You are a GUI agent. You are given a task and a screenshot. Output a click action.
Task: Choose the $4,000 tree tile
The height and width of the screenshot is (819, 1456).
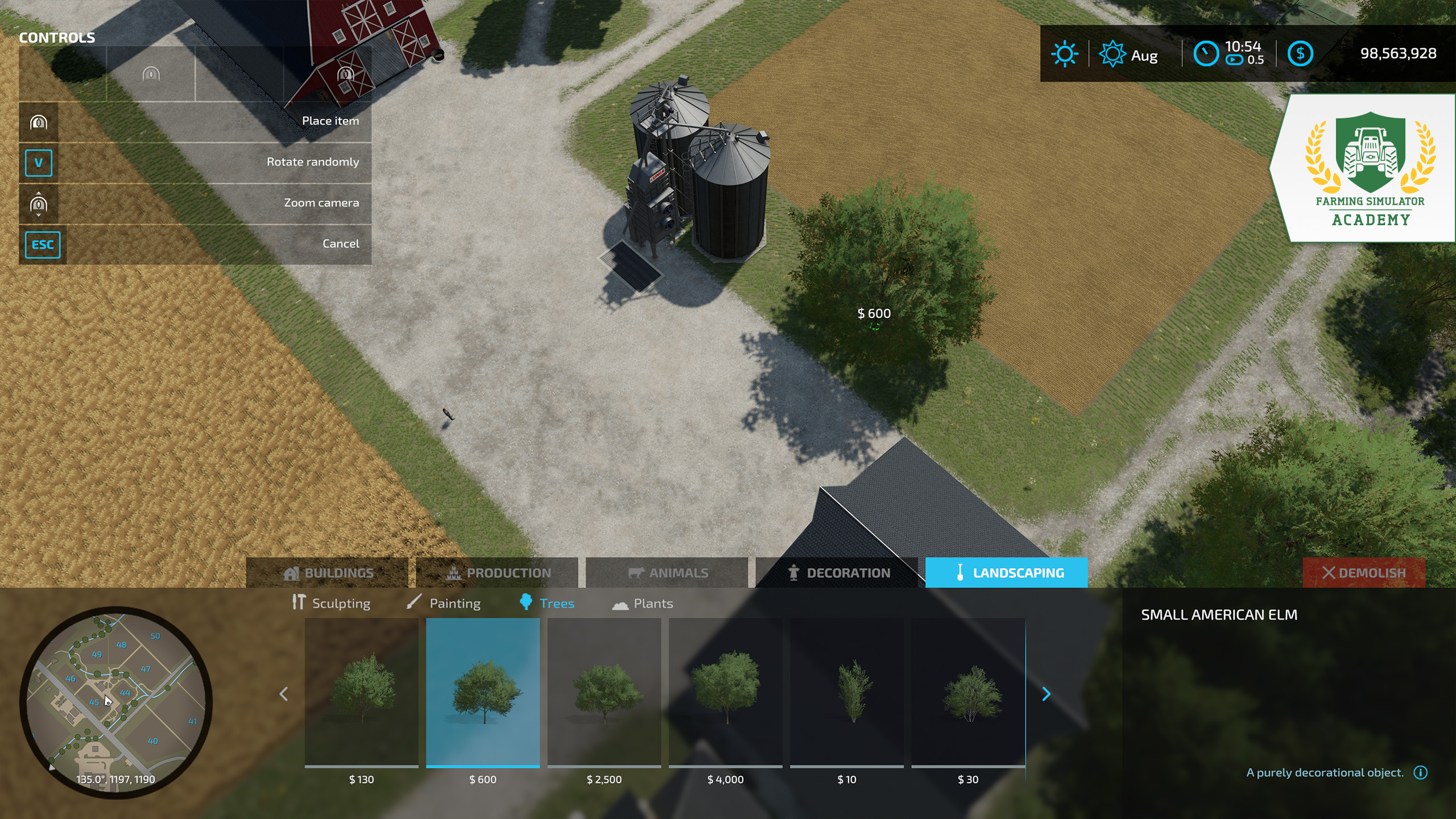726,693
